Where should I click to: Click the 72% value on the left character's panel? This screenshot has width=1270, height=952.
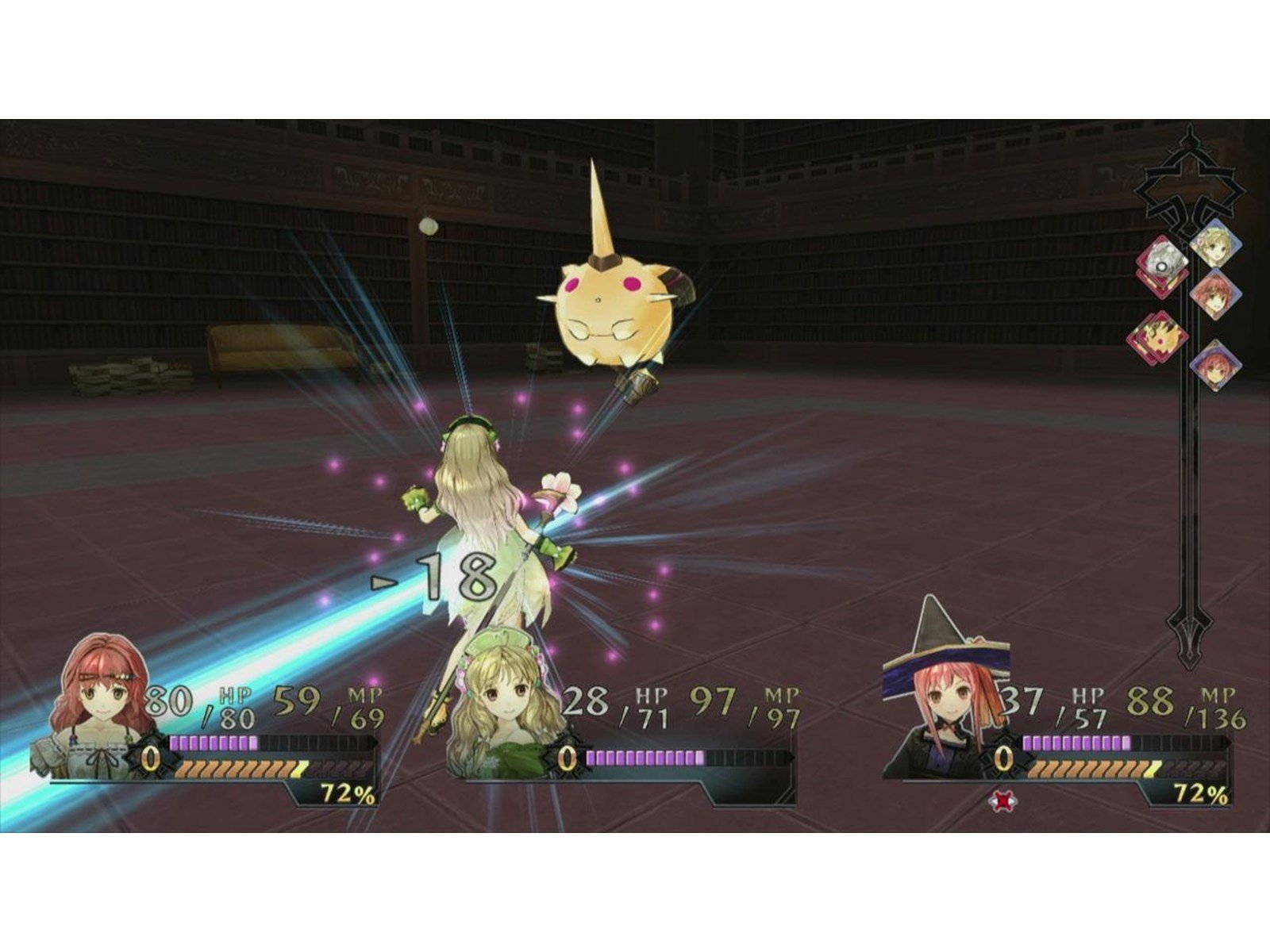coord(344,793)
